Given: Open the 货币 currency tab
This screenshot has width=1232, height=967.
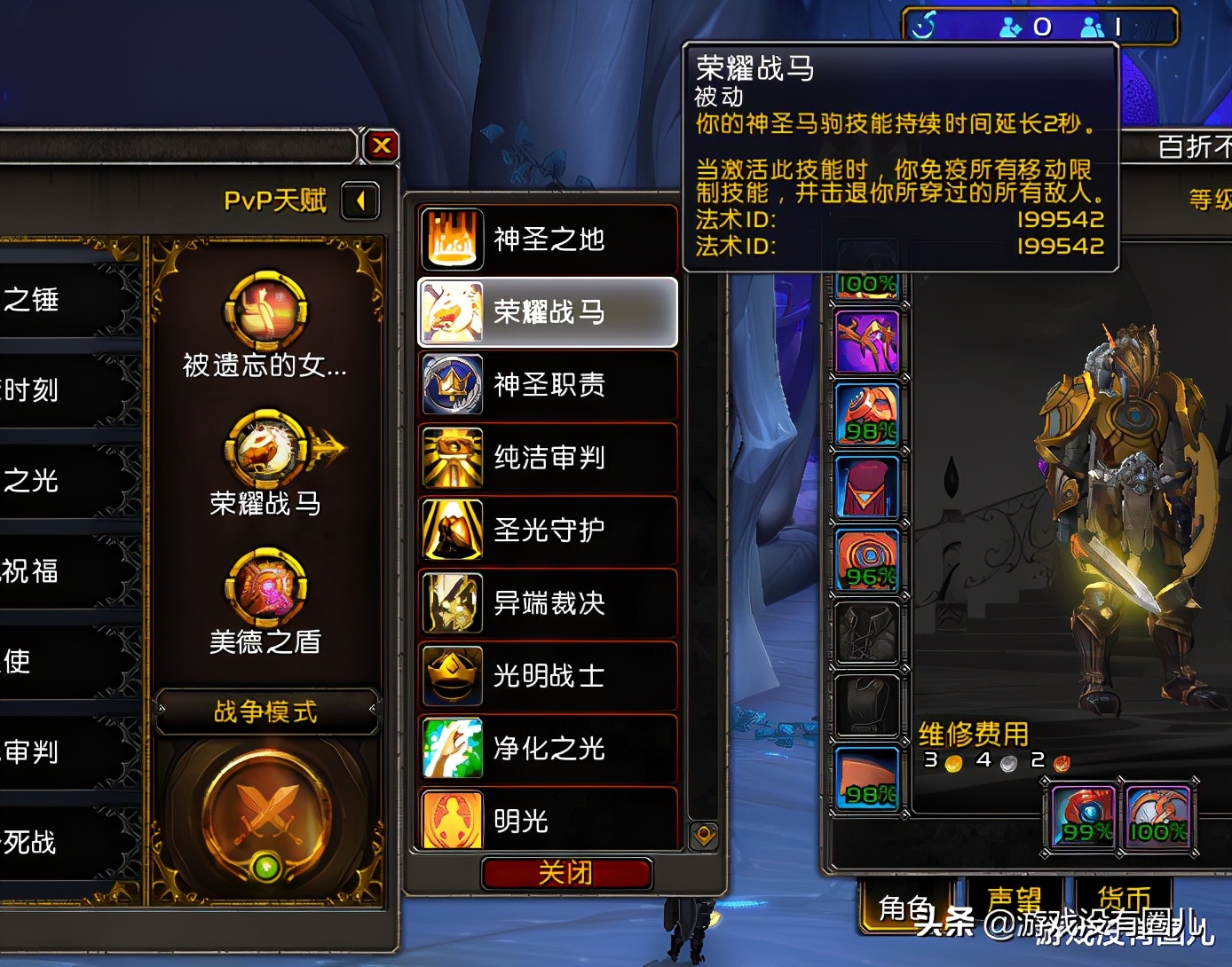Looking at the screenshot, I should 1123,898.
